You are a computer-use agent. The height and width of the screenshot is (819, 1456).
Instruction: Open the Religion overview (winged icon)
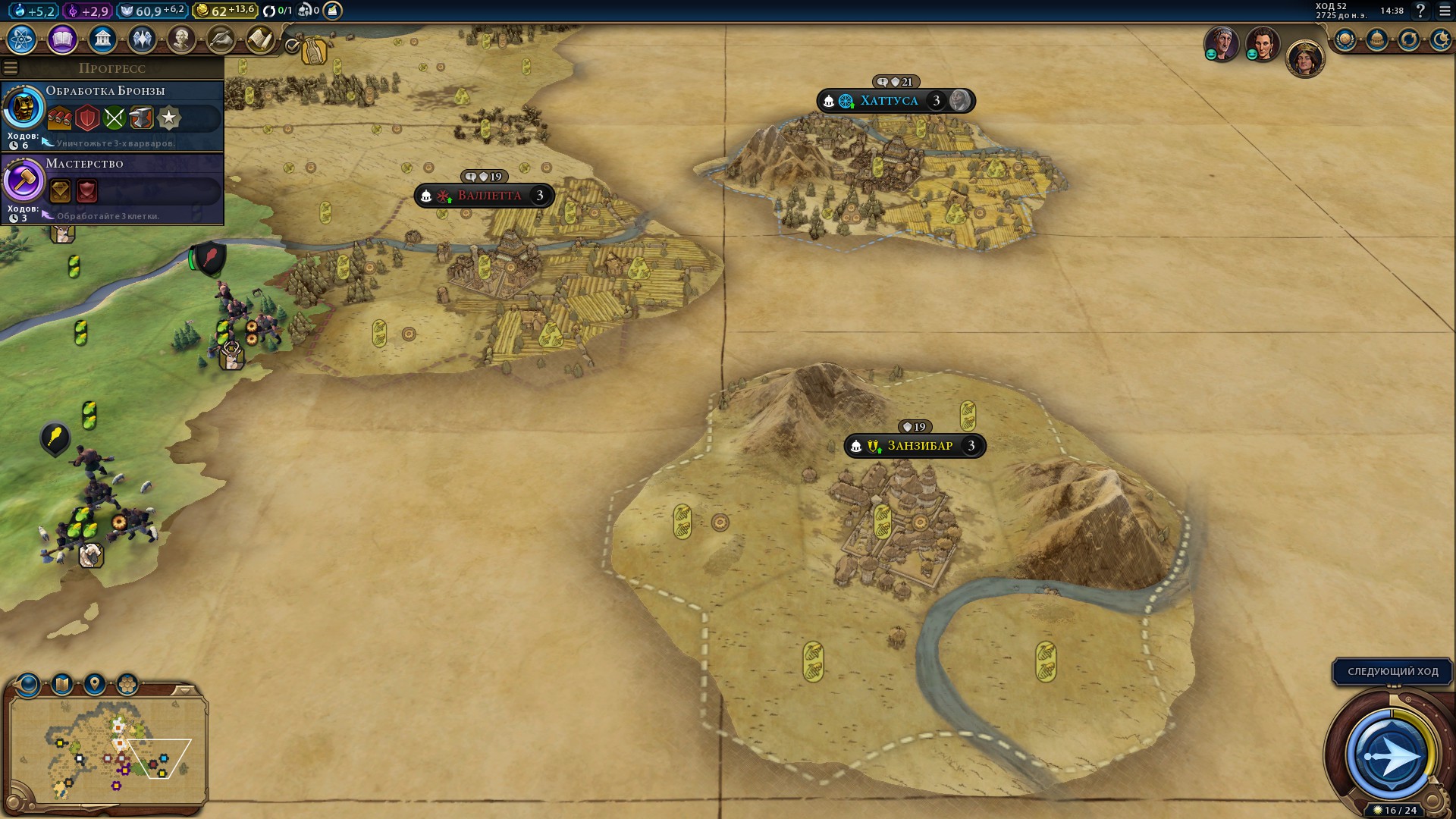tap(143, 39)
